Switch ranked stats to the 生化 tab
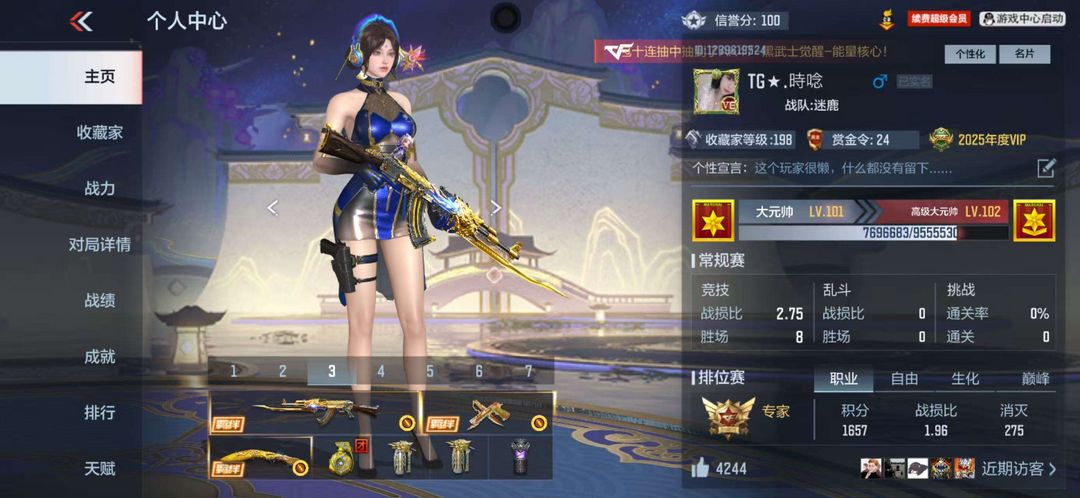This screenshot has height=498, width=1080. tap(965, 379)
